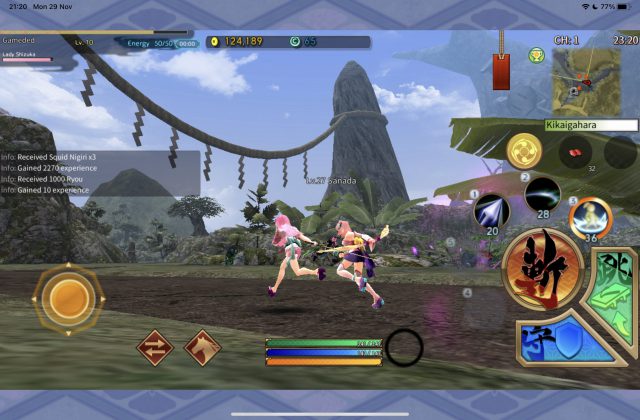The width and height of the screenshot is (640, 420).
Task: Click the green trophy icon
Action: pos(536,56)
